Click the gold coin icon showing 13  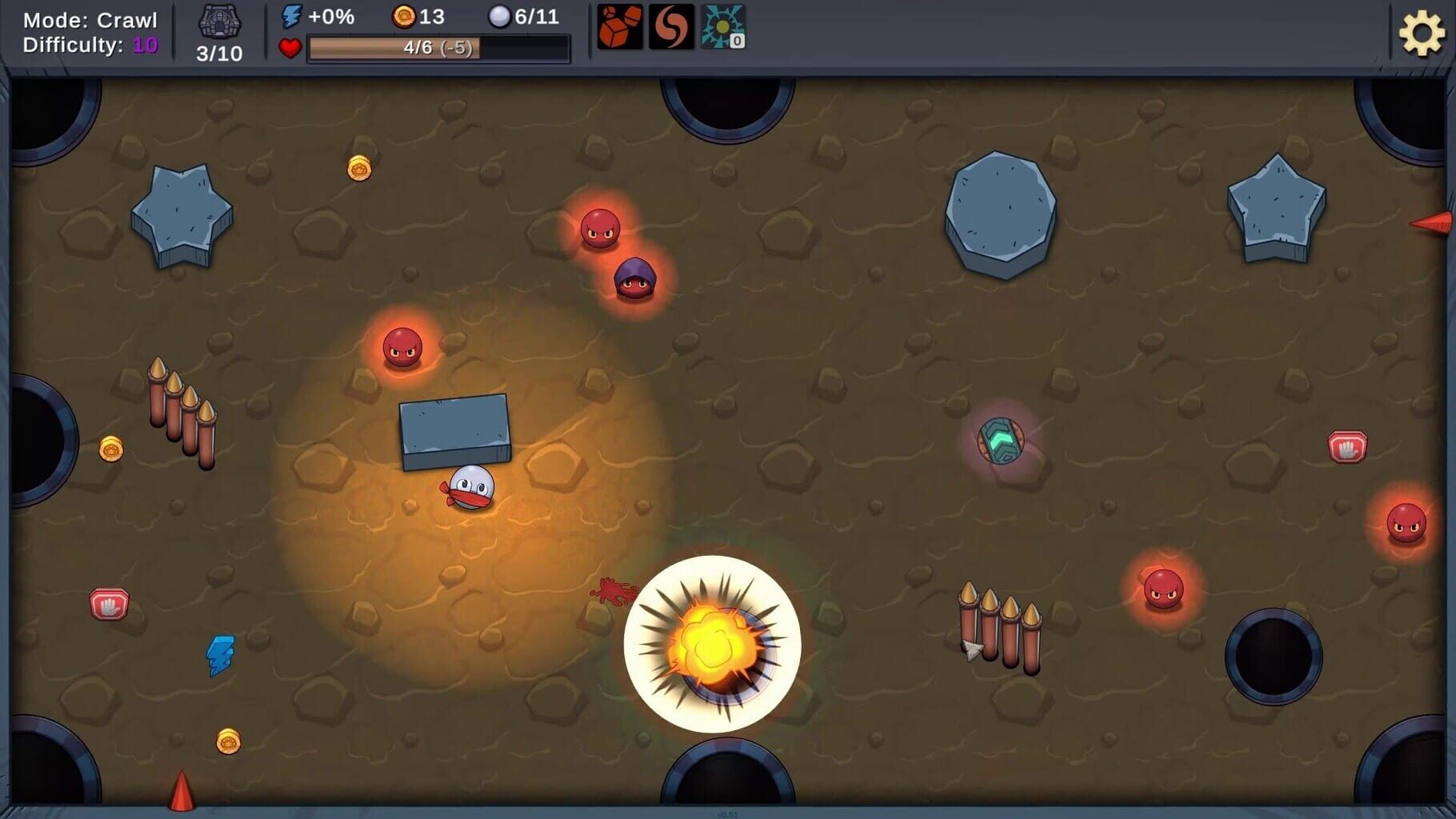click(405, 15)
